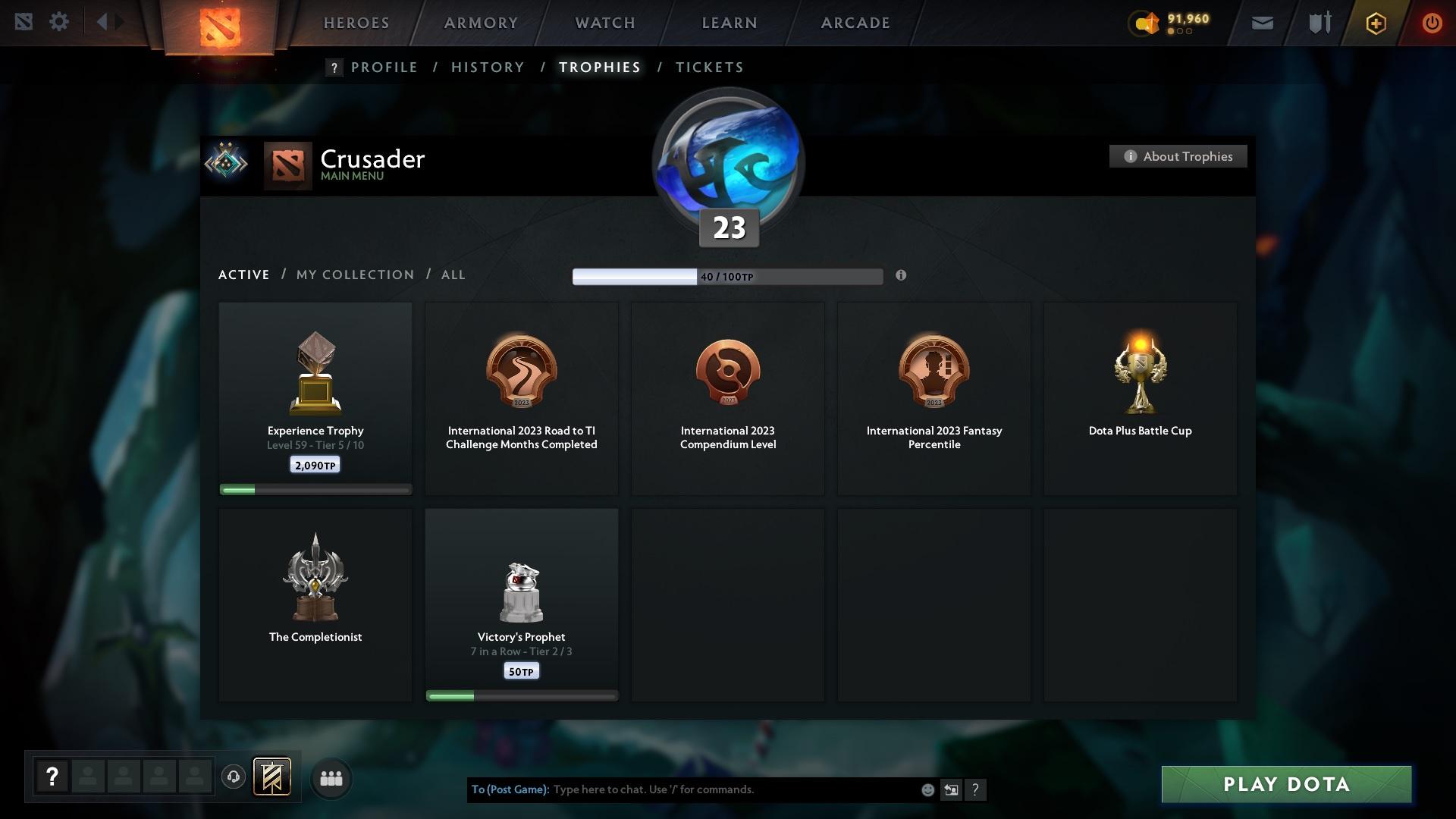
Task: Open the friends list people icon
Action: [x=331, y=777]
